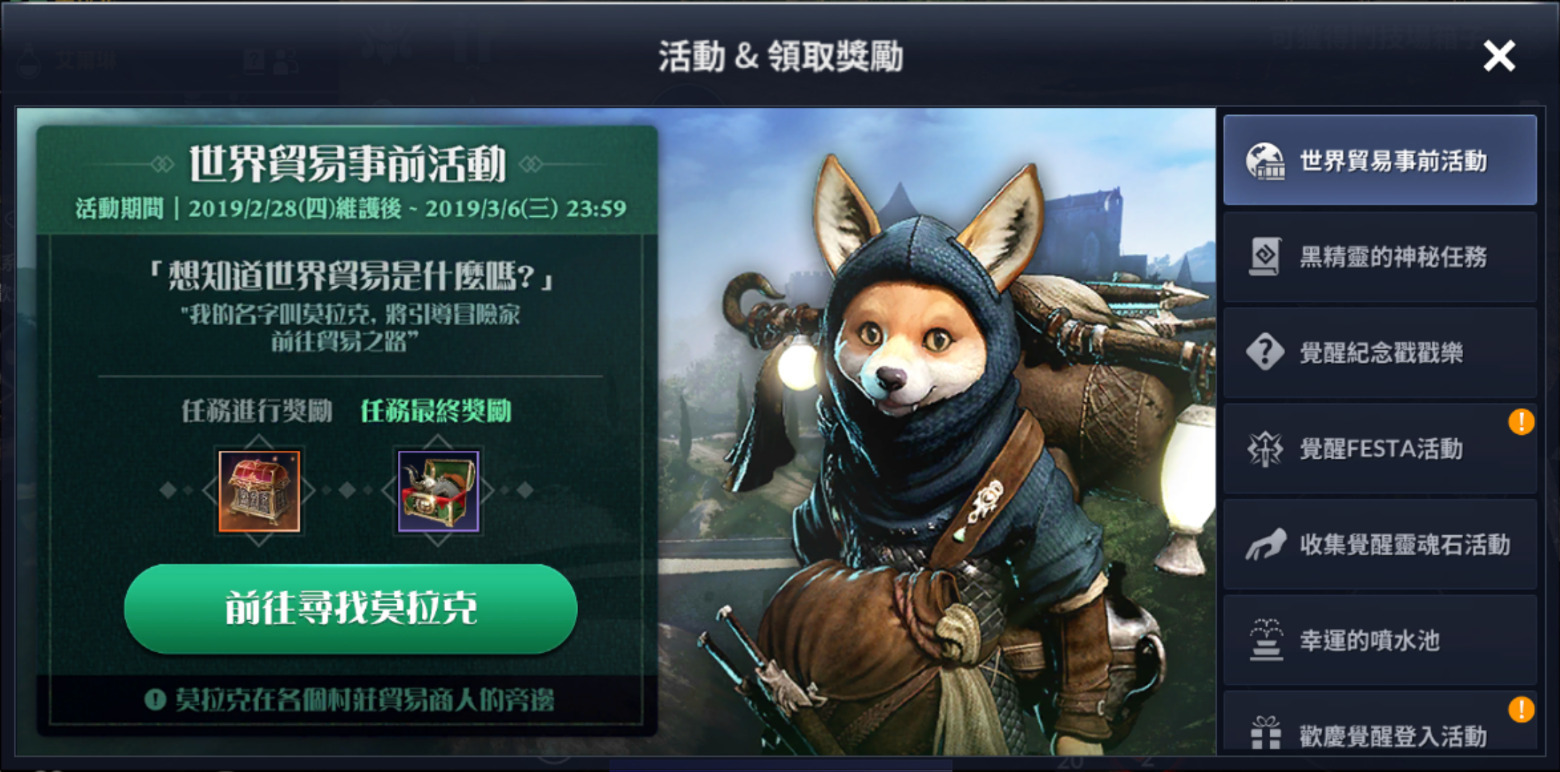Open the 幸運的噴水池 event page
The width and height of the screenshot is (1560, 772).
tap(1380, 639)
